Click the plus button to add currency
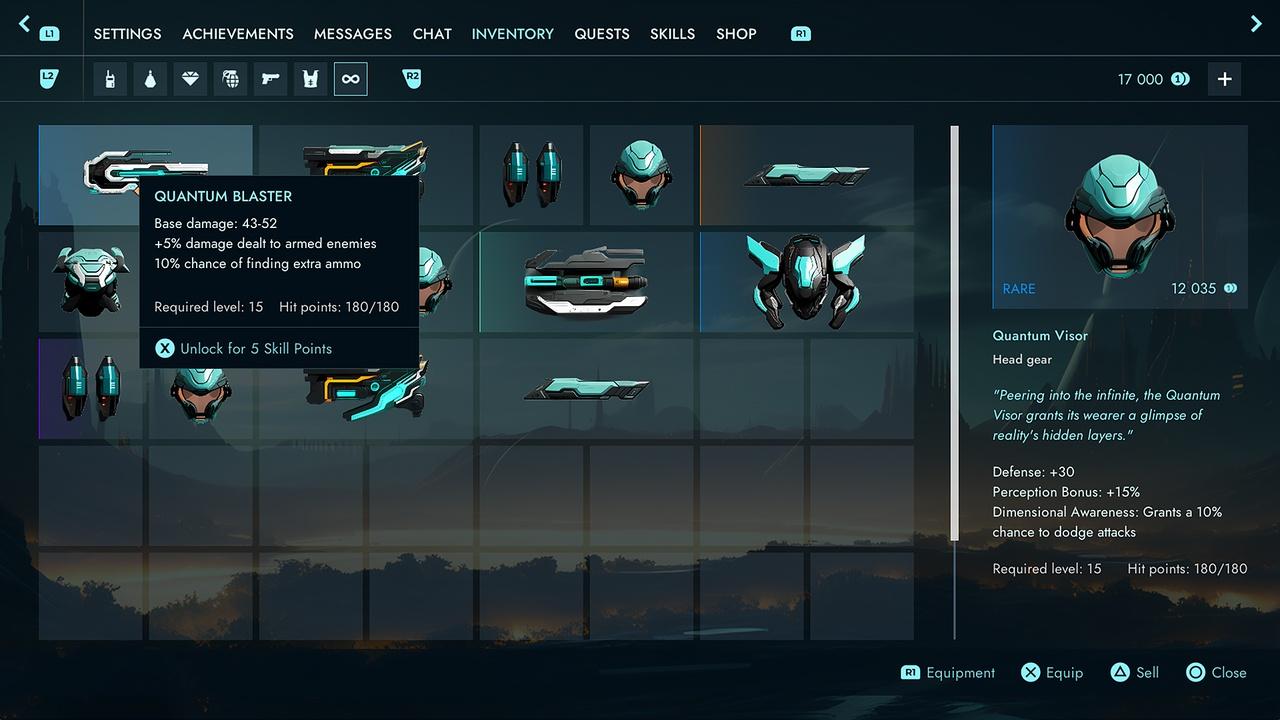Screen dimensions: 1280x720 1224,79
